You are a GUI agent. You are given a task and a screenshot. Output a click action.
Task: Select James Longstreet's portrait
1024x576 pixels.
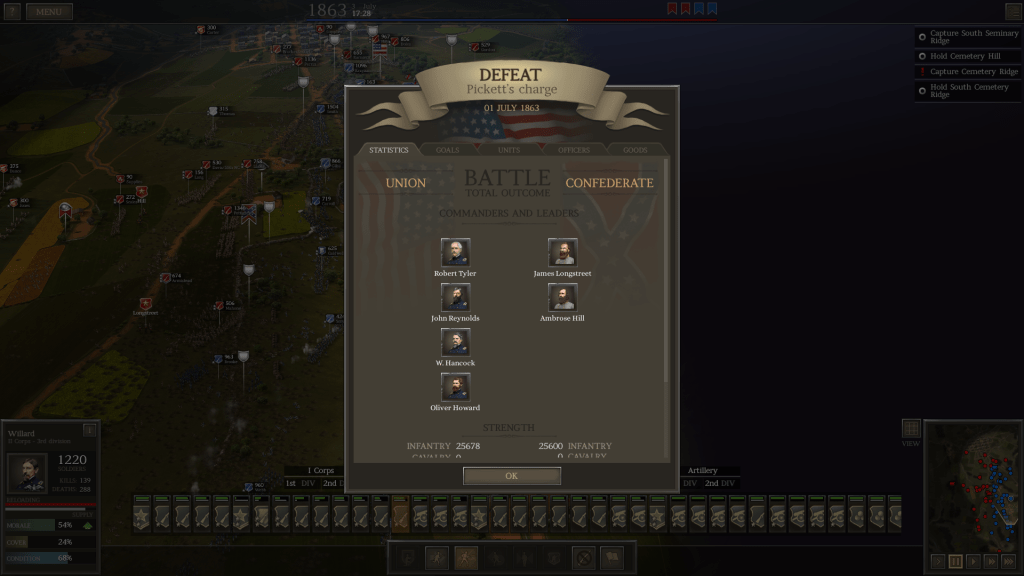click(562, 252)
